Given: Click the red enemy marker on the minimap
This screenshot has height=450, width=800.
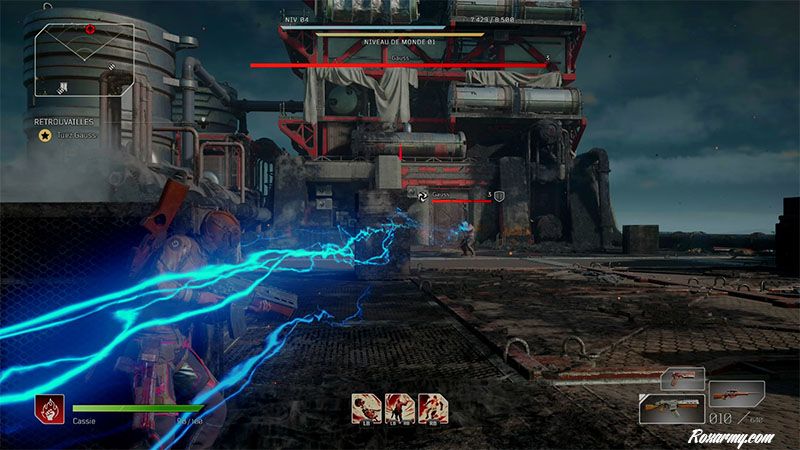Looking at the screenshot, I should (90, 28).
